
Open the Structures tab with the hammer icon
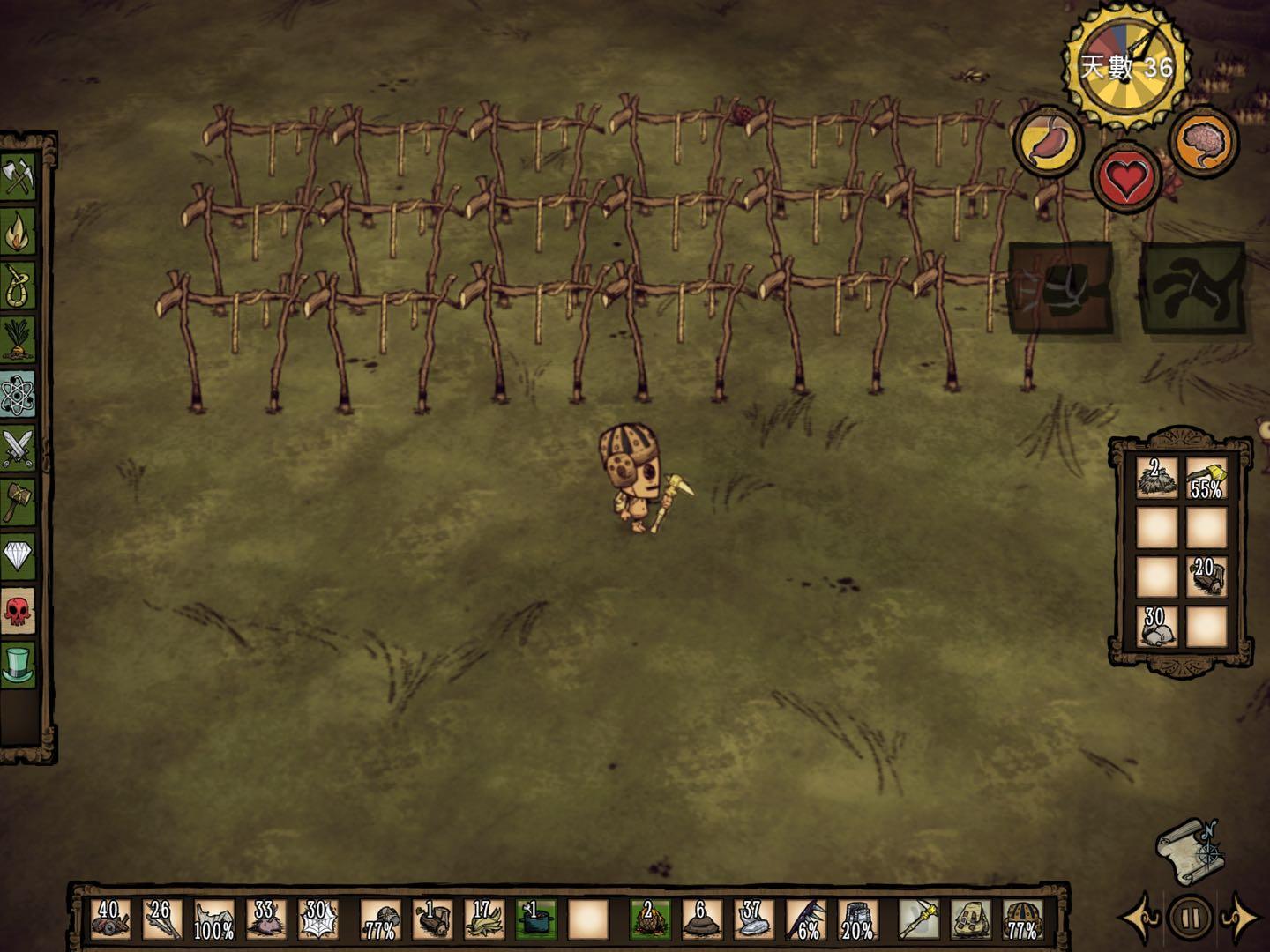point(18,502)
